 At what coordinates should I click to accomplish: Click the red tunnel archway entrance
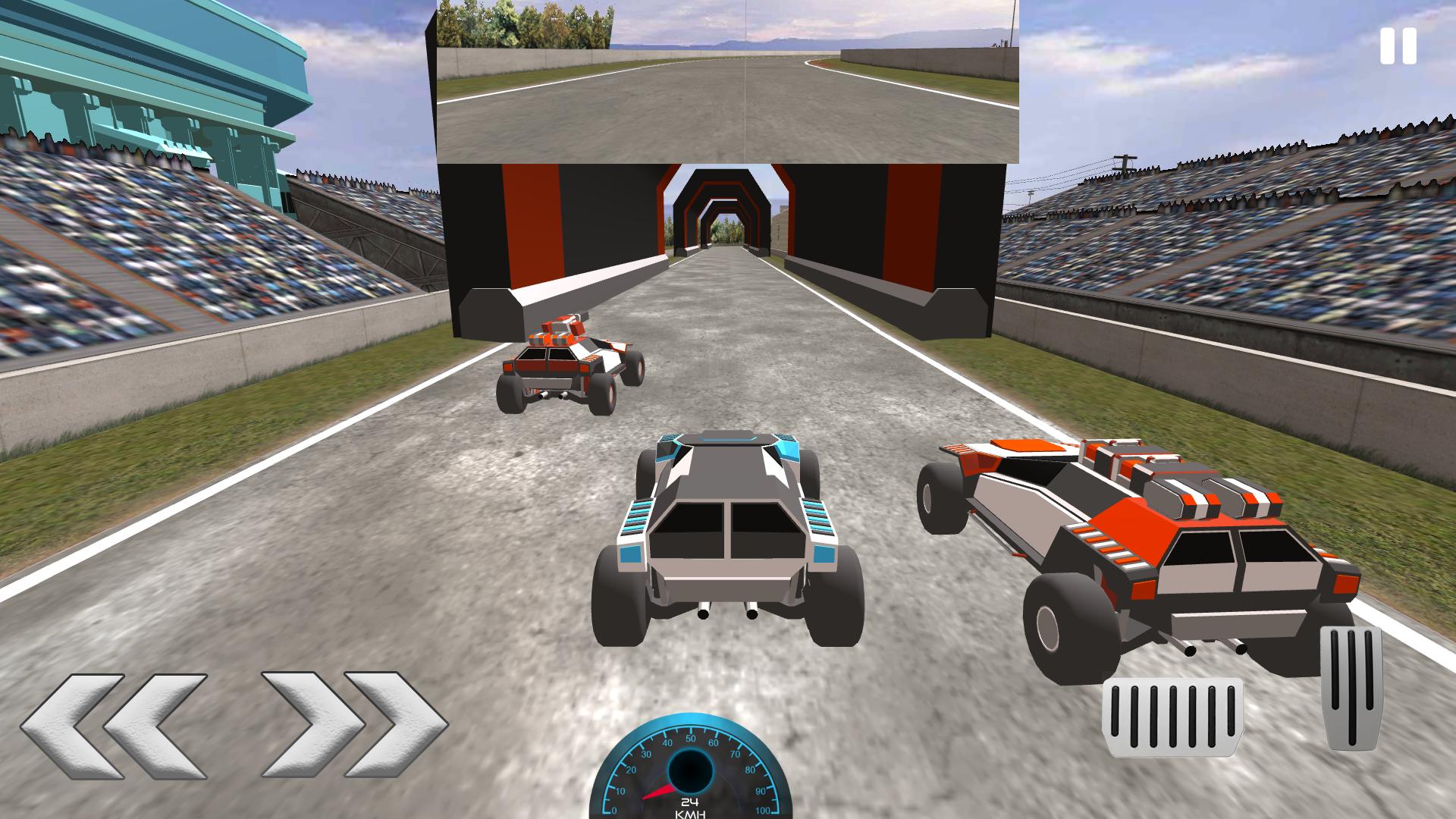[x=720, y=205]
